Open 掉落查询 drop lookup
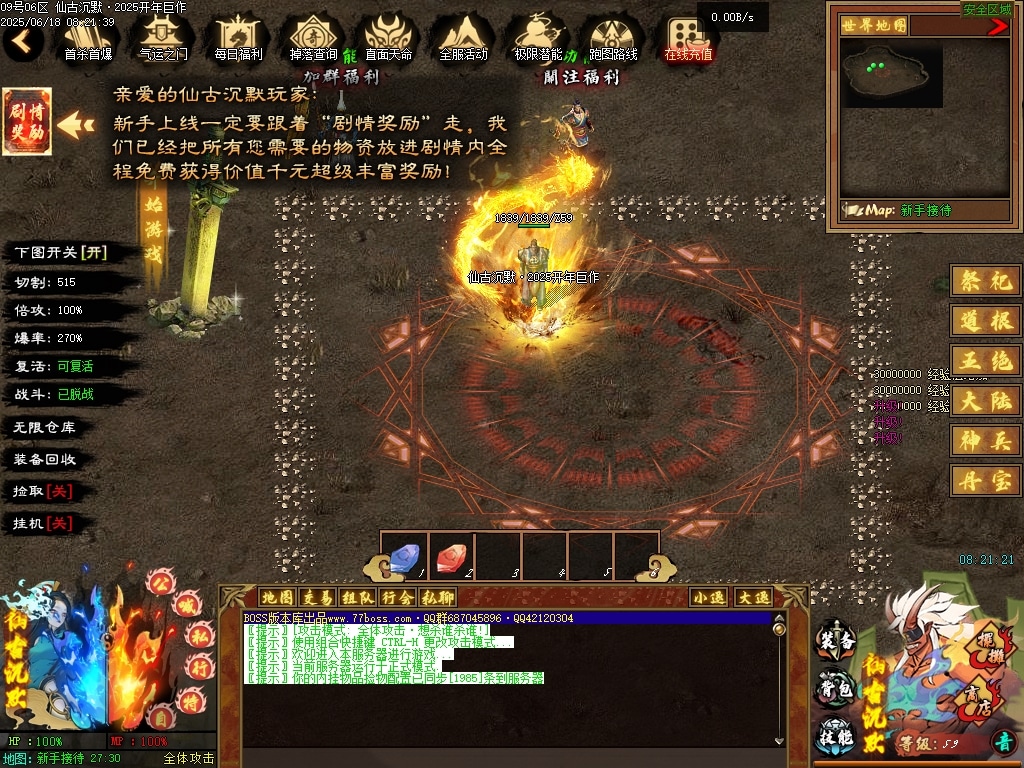The height and width of the screenshot is (768, 1024). point(313,38)
